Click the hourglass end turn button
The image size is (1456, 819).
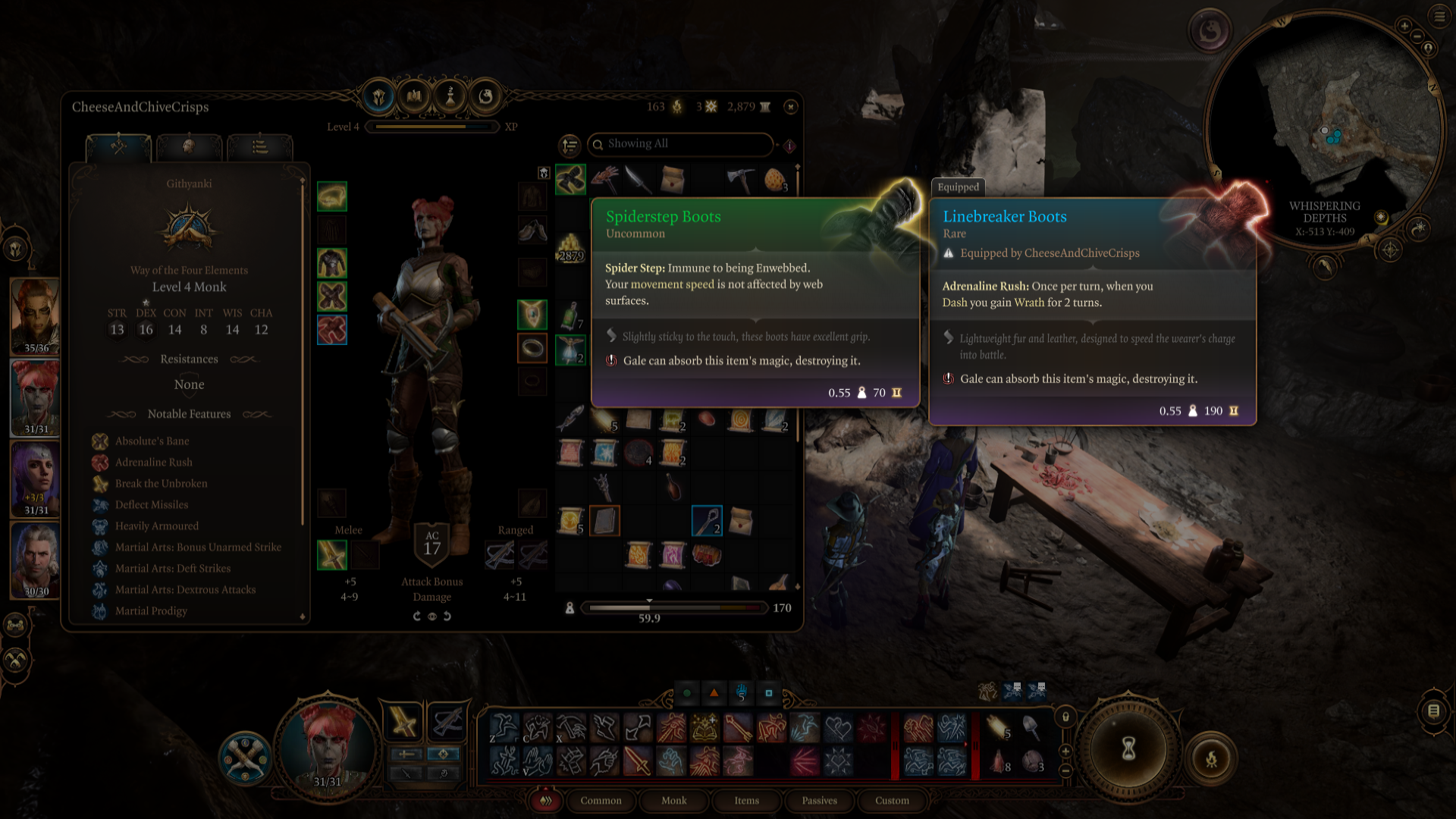click(1128, 750)
